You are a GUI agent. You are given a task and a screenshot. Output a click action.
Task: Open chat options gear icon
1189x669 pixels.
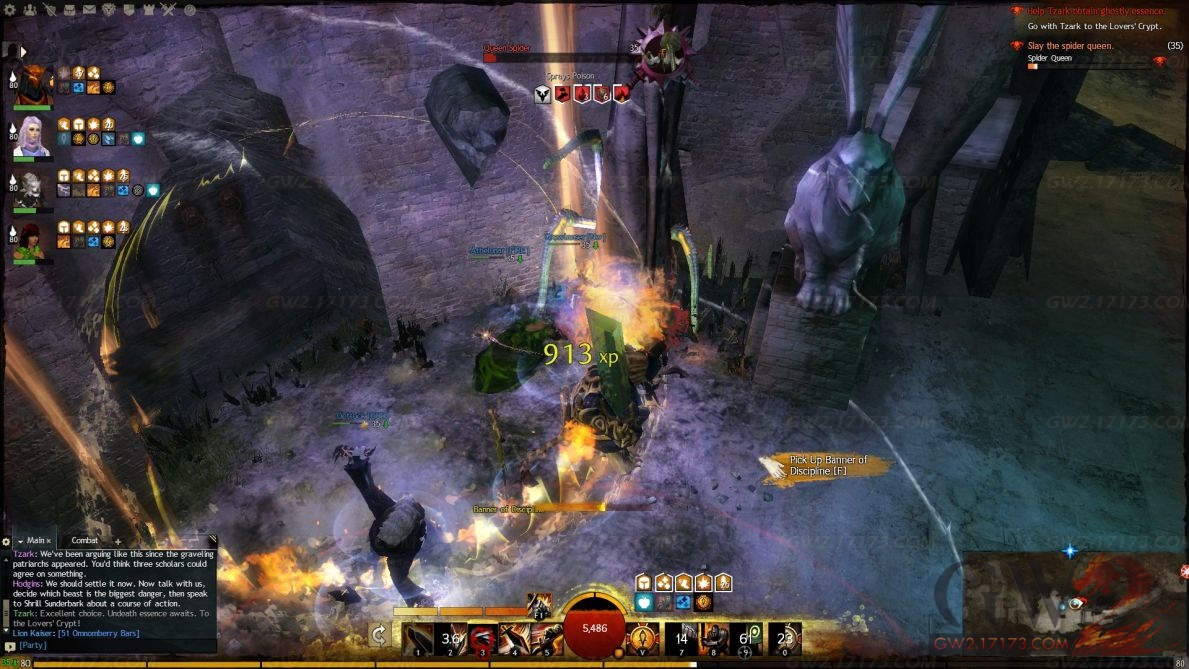6,542
